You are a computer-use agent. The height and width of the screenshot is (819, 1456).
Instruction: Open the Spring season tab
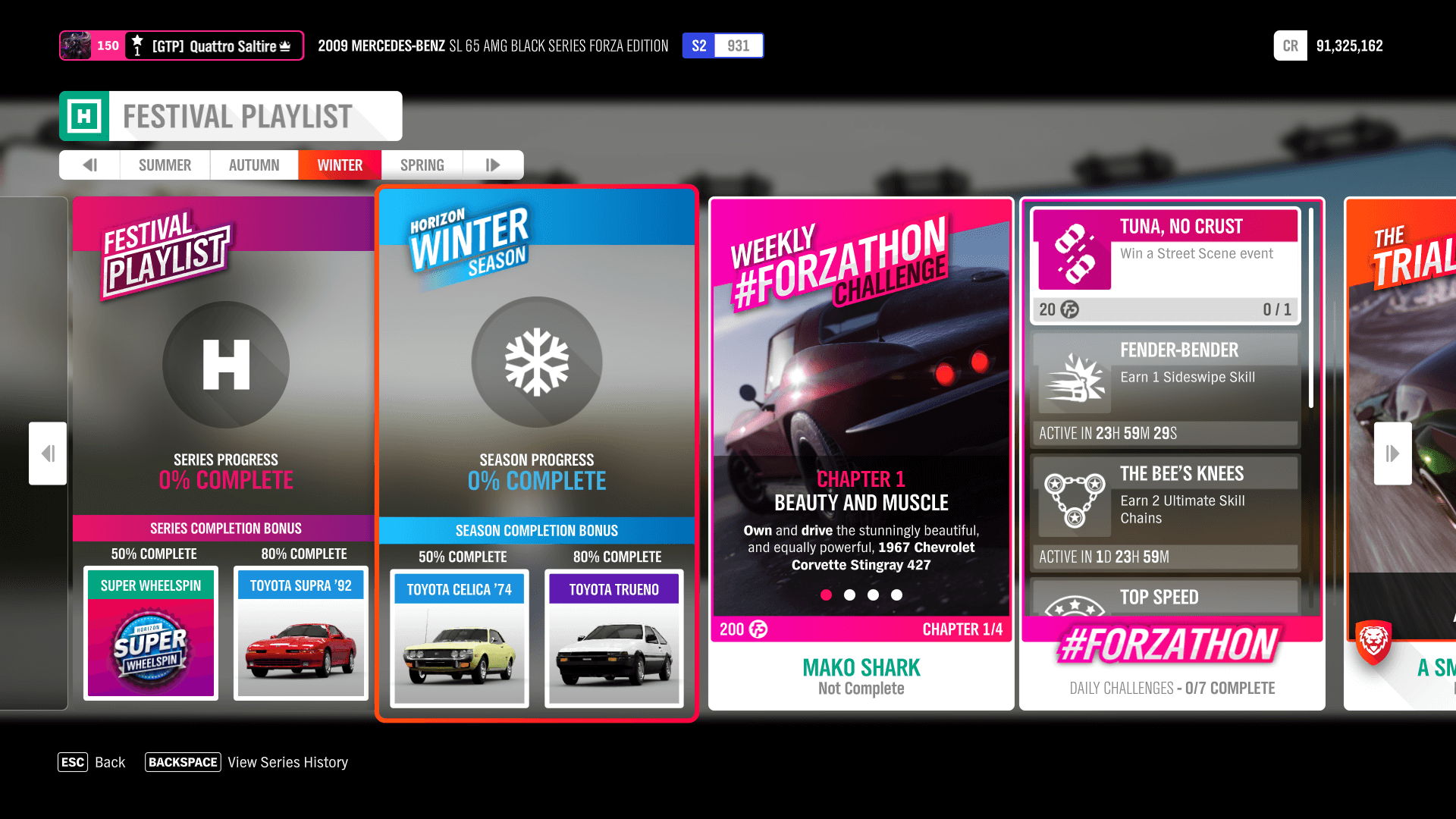tap(422, 165)
